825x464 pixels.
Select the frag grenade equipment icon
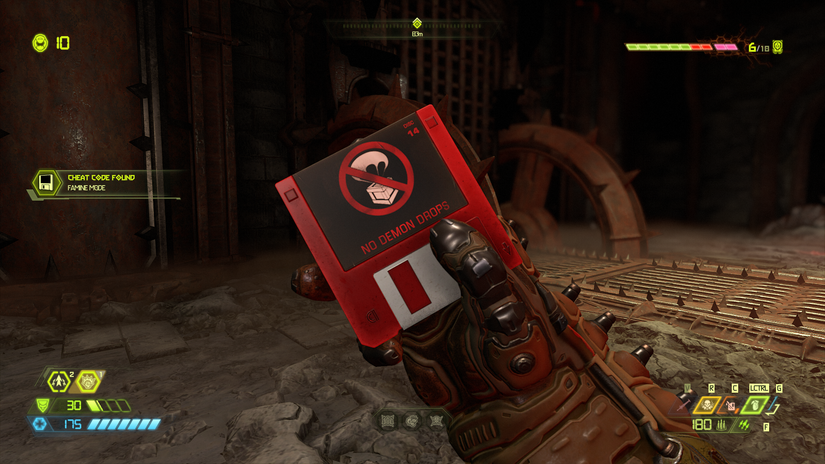756,405
